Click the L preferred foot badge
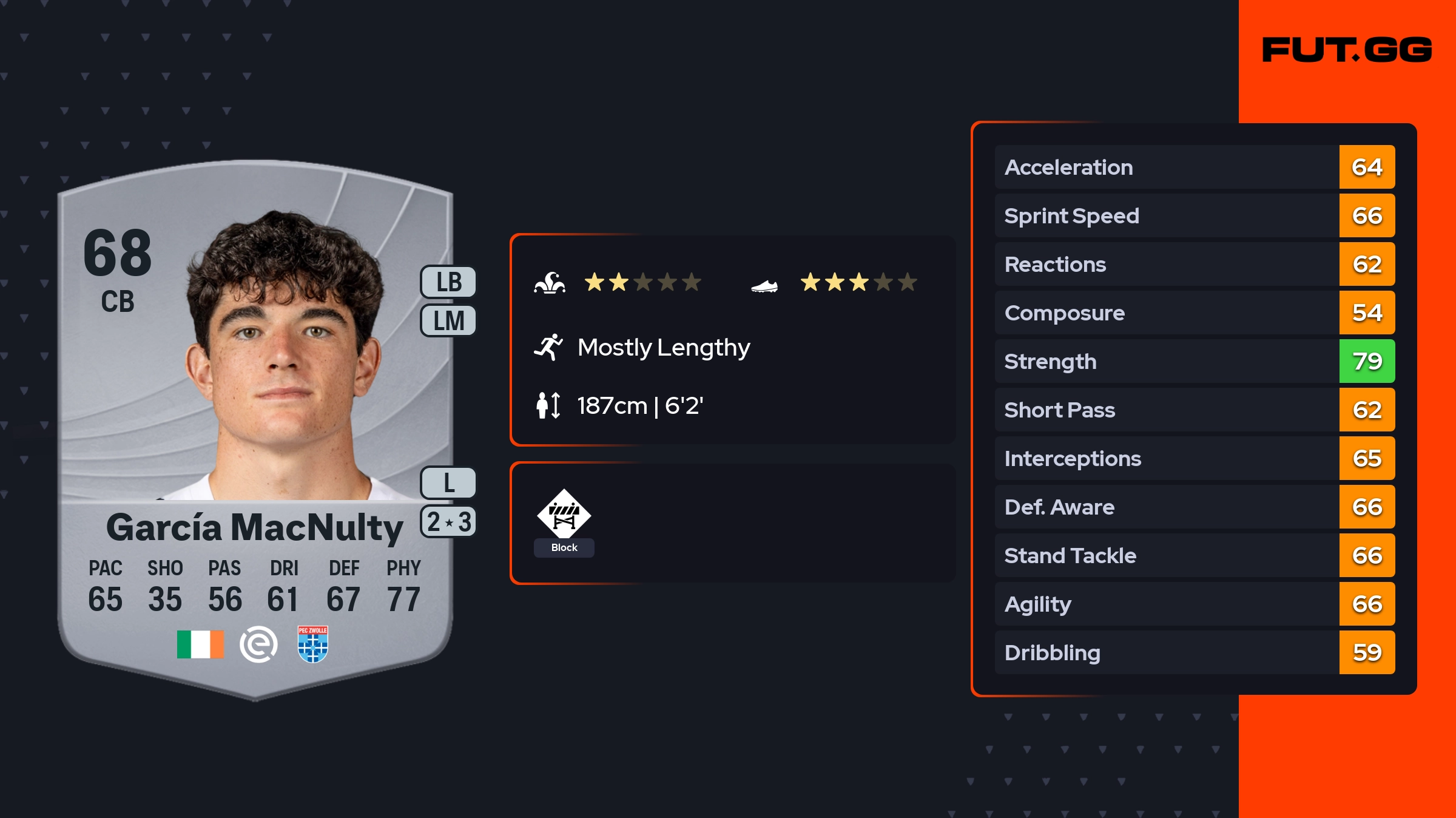Viewport: 1456px width, 818px height. point(448,483)
